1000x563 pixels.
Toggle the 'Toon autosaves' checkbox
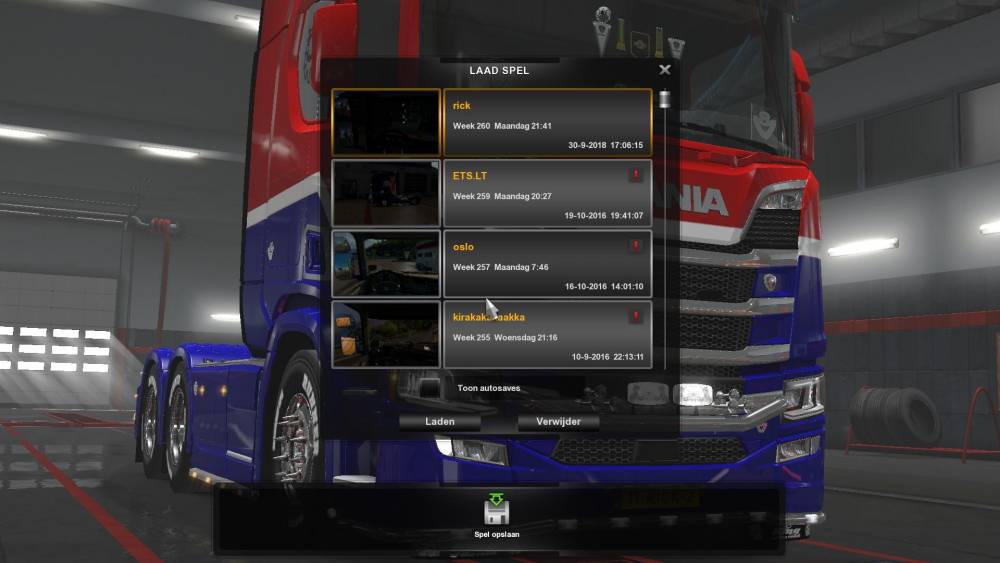point(429,388)
